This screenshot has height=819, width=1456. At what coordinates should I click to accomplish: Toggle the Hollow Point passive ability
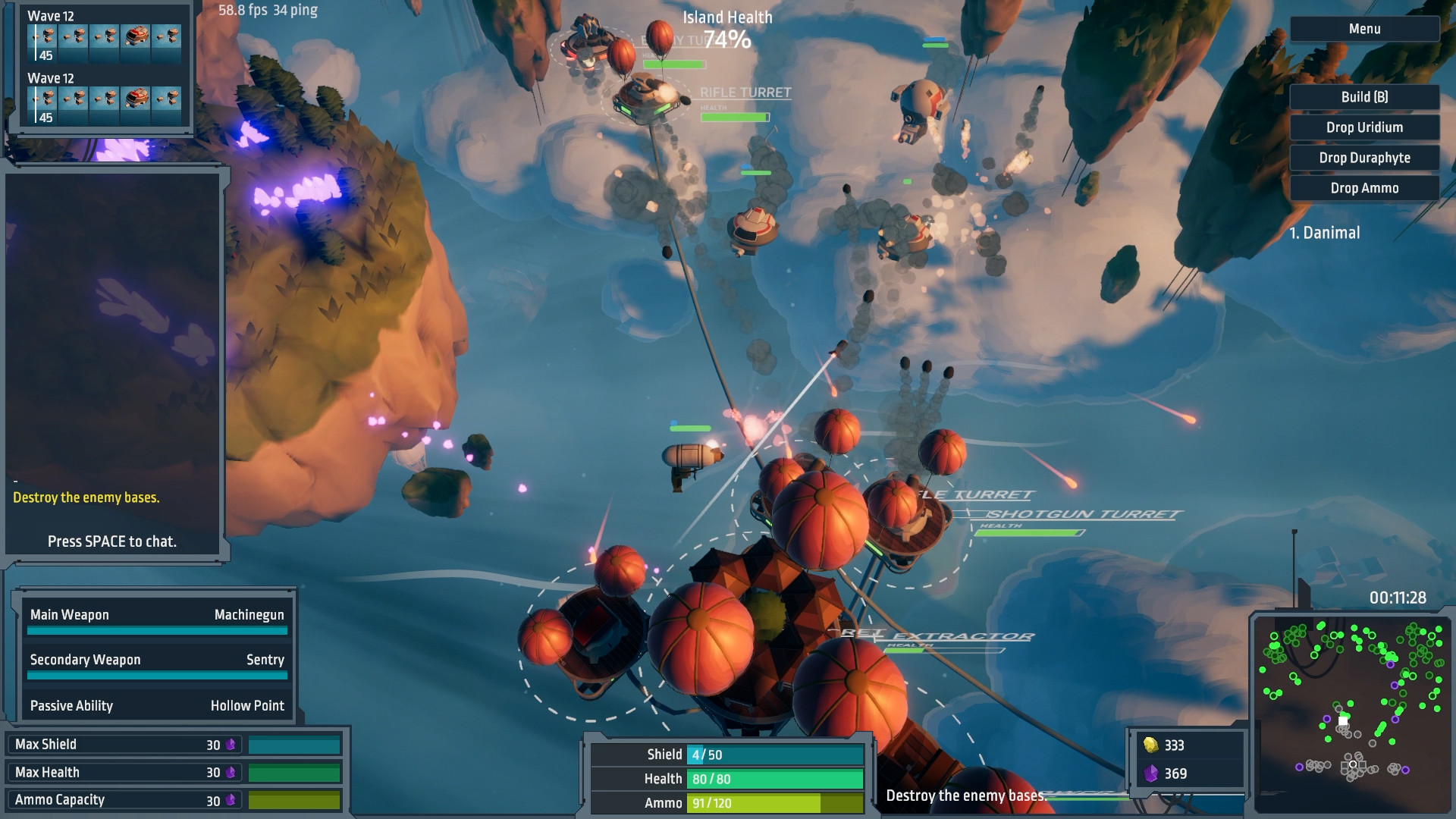coord(157,705)
